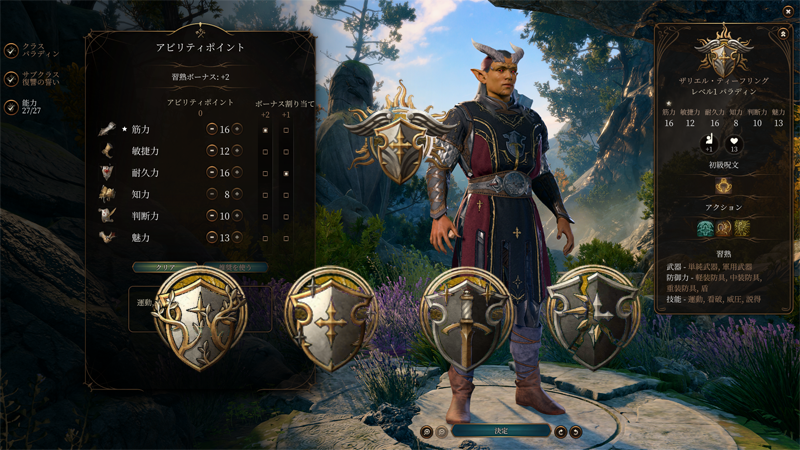The height and width of the screenshot is (450, 800).
Task: Close the screen with the top-right X
Action: 788,10
